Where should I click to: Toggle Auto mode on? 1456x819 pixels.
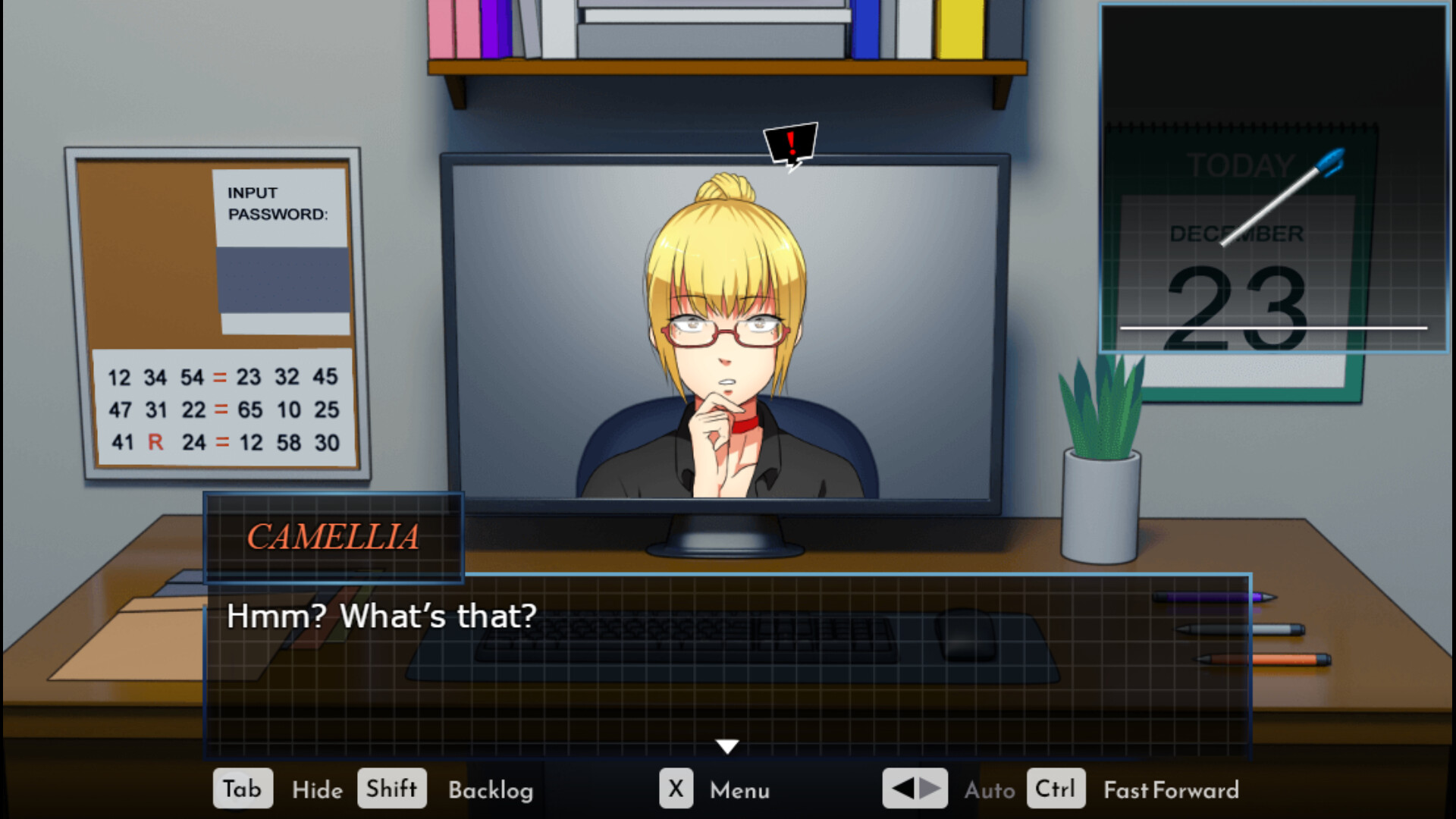click(990, 790)
